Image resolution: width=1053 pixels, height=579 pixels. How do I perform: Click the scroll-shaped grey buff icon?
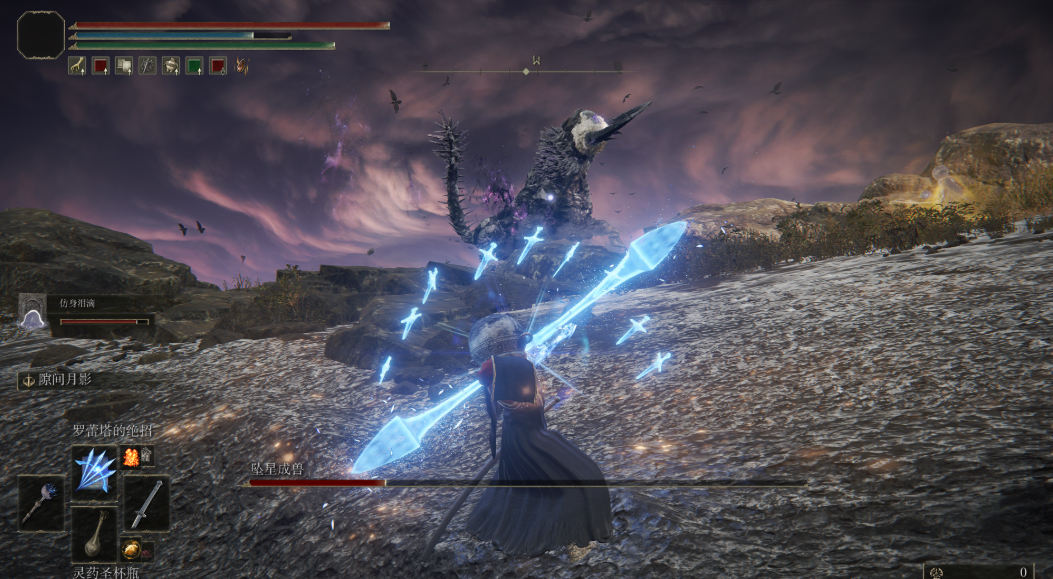coord(123,66)
